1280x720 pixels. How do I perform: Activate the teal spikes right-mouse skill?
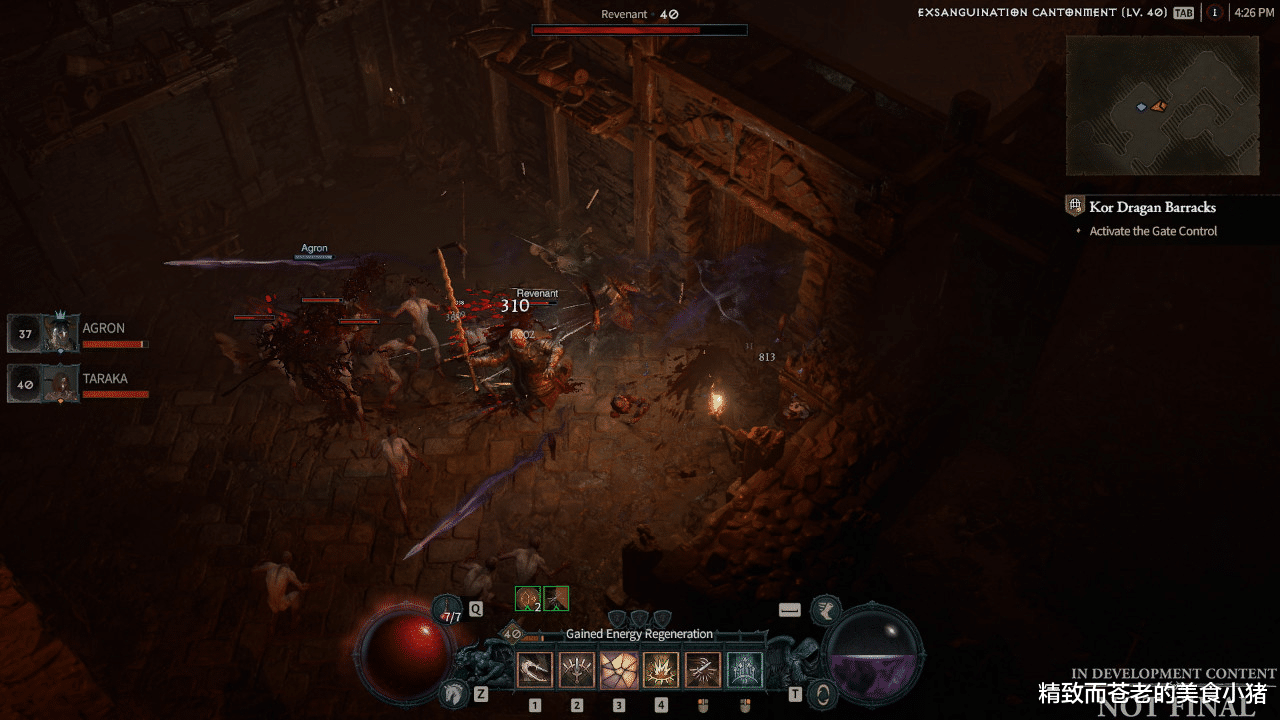coord(745,670)
